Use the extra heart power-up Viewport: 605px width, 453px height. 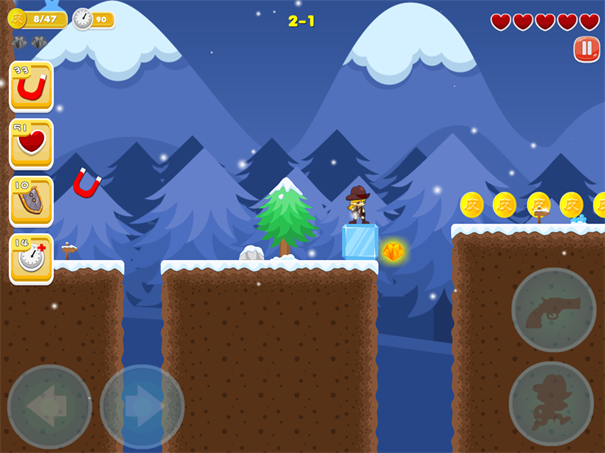[x=31, y=144]
